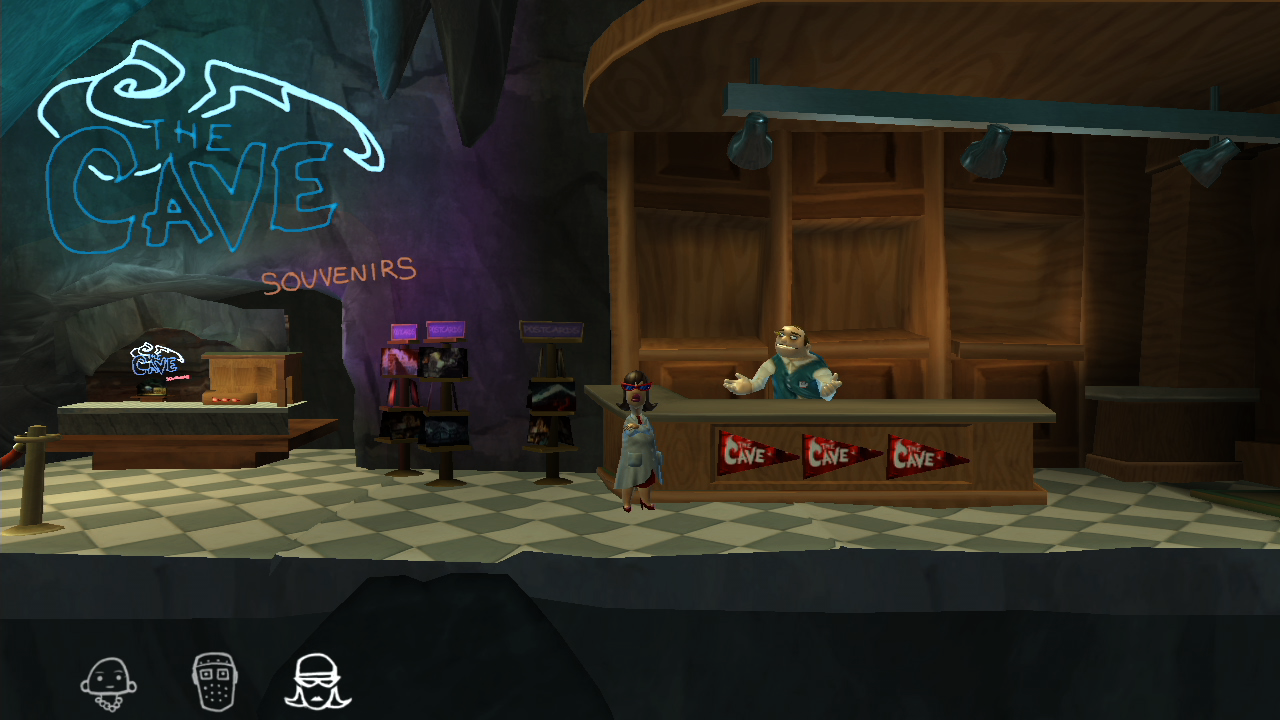Toggle the leftmost hanging ceiling lamp
The height and width of the screenshot is (720, 1280).
(750, 141)
